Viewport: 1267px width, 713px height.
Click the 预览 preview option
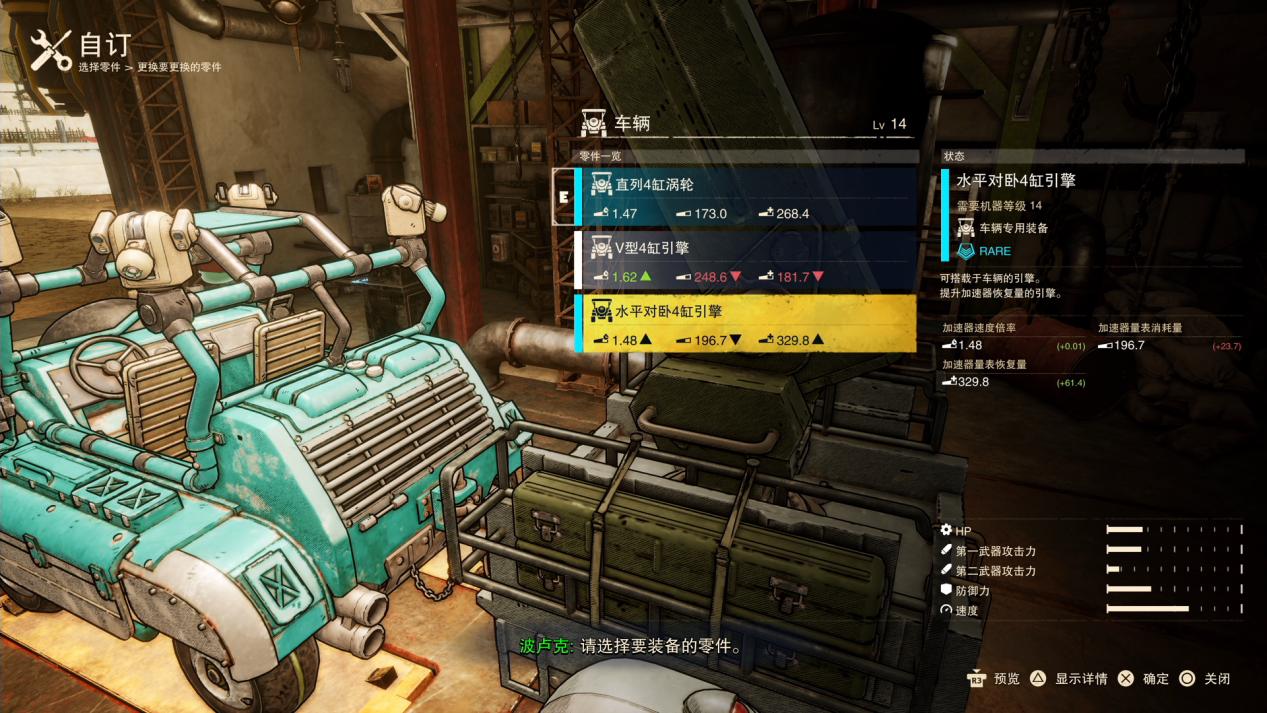pos(993,679)
